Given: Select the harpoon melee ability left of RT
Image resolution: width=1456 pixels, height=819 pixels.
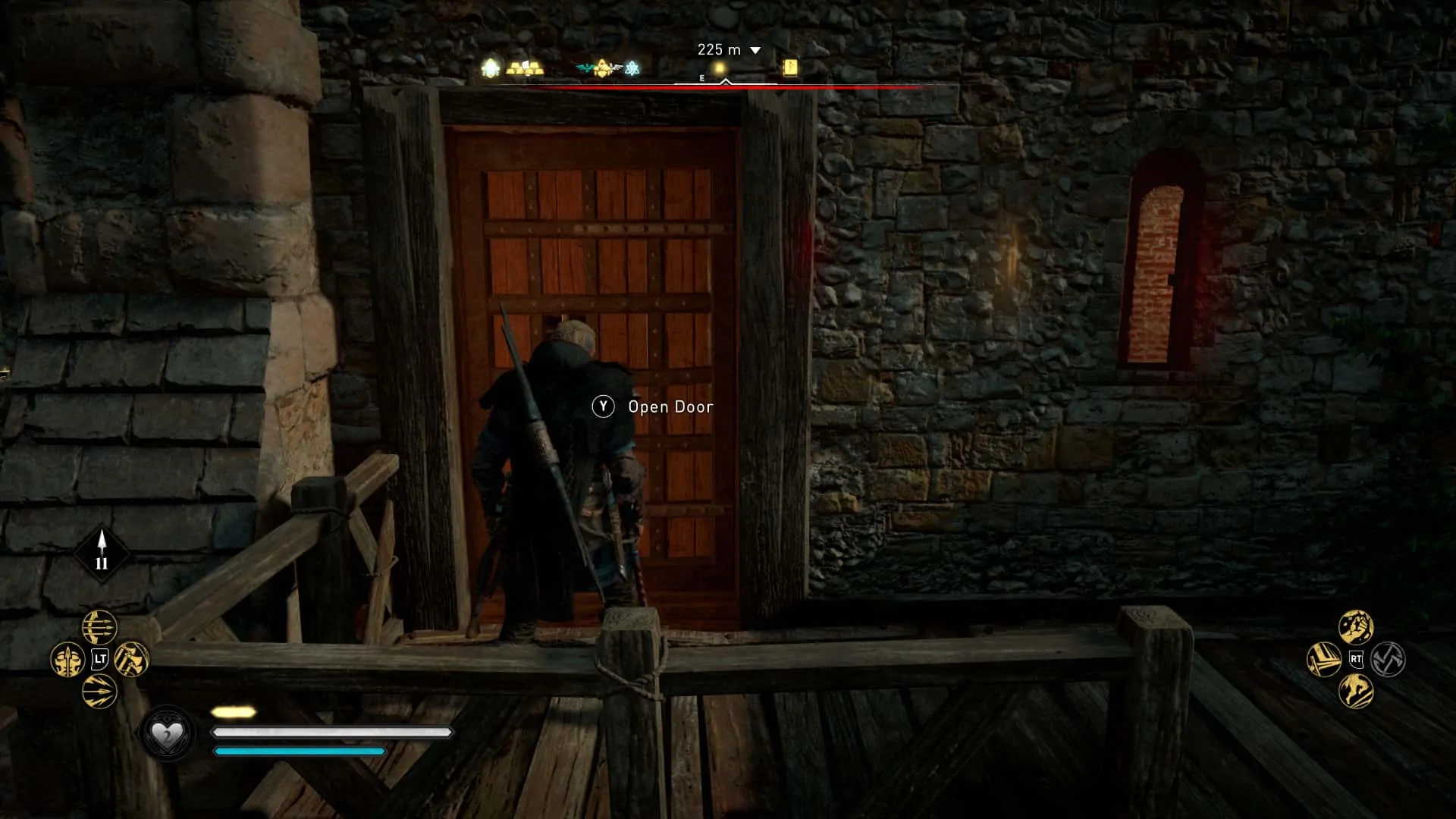Looking at the screenshot, I should click(x=1324, y=660).
